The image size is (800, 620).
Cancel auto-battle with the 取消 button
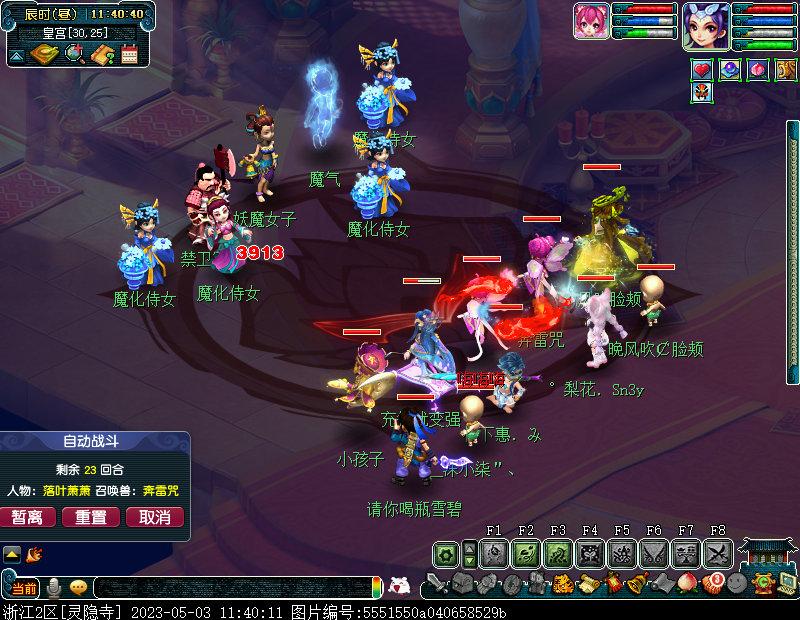tap(154, 517)
